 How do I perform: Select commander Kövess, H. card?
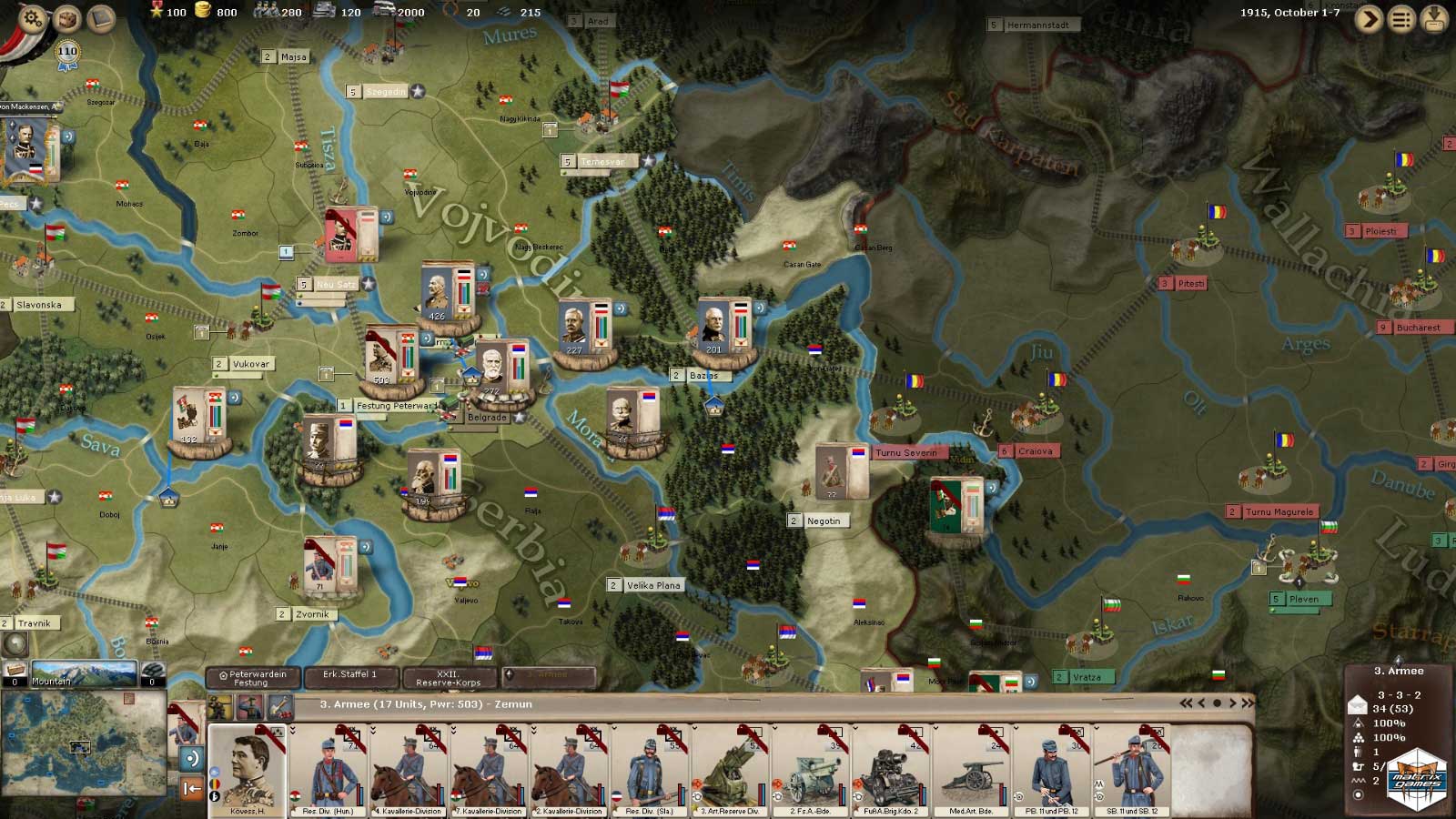pyautogui.click(x=248, y=770)
